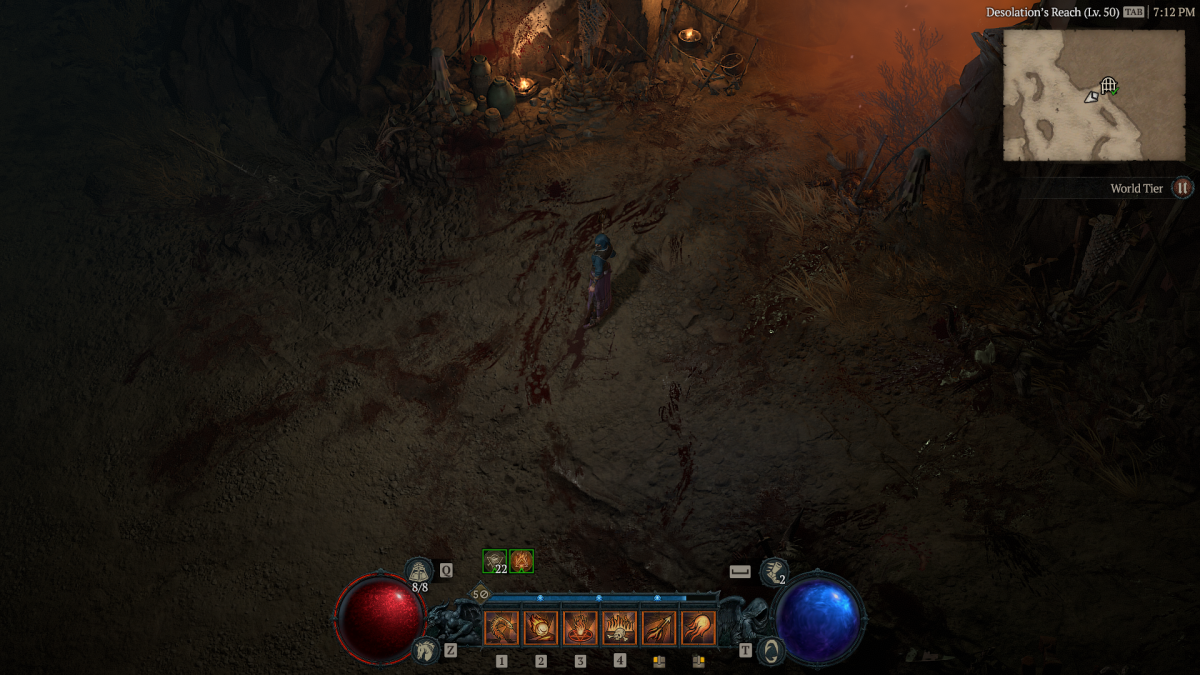
Task: Summon the mount with horse icon
Action: coord(425,650)
